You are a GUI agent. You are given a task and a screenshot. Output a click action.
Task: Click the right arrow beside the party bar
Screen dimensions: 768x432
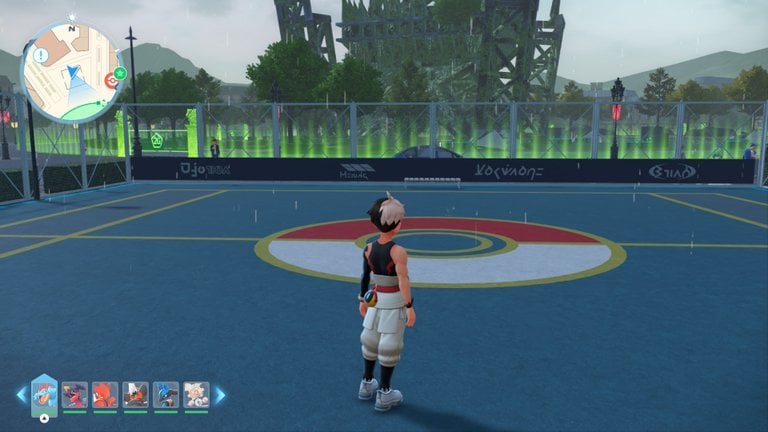(220, 395)
